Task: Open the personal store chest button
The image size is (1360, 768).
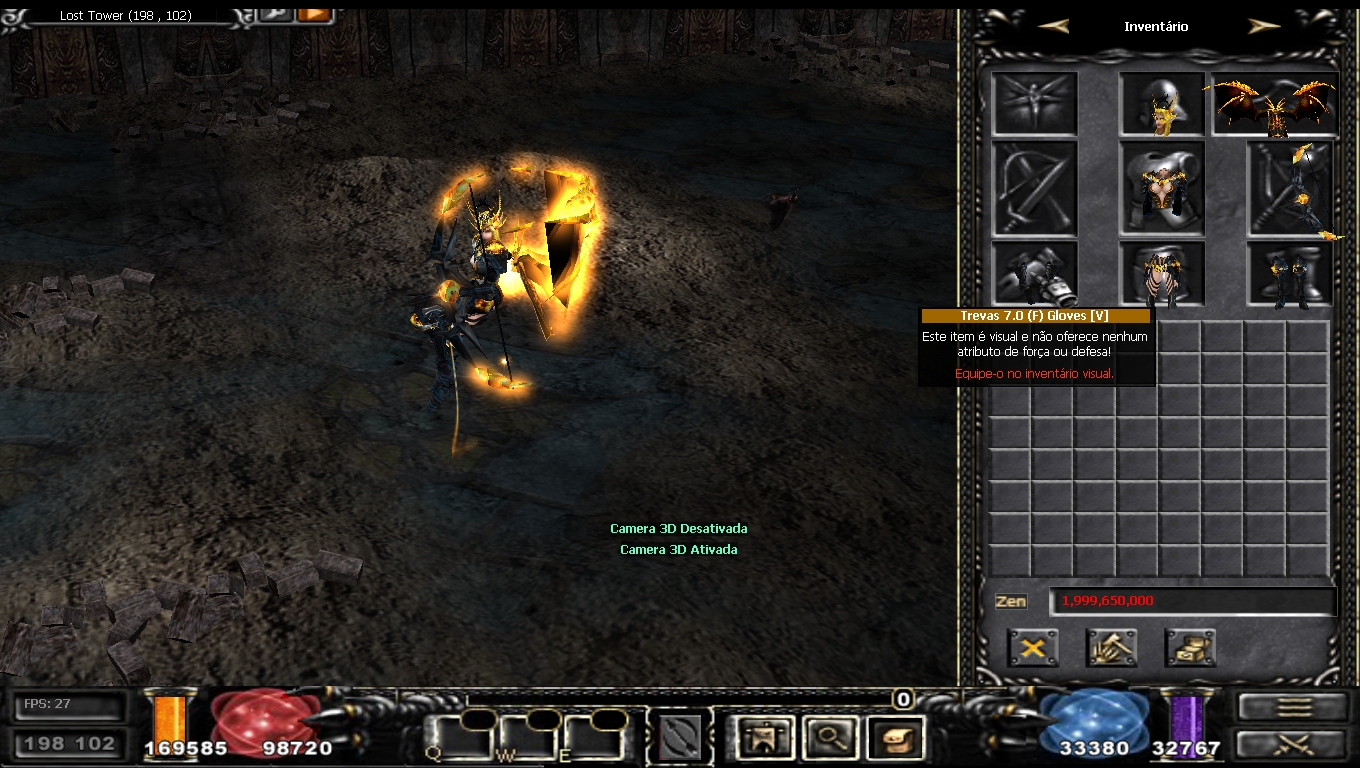Action: [x=1190, y=648]
